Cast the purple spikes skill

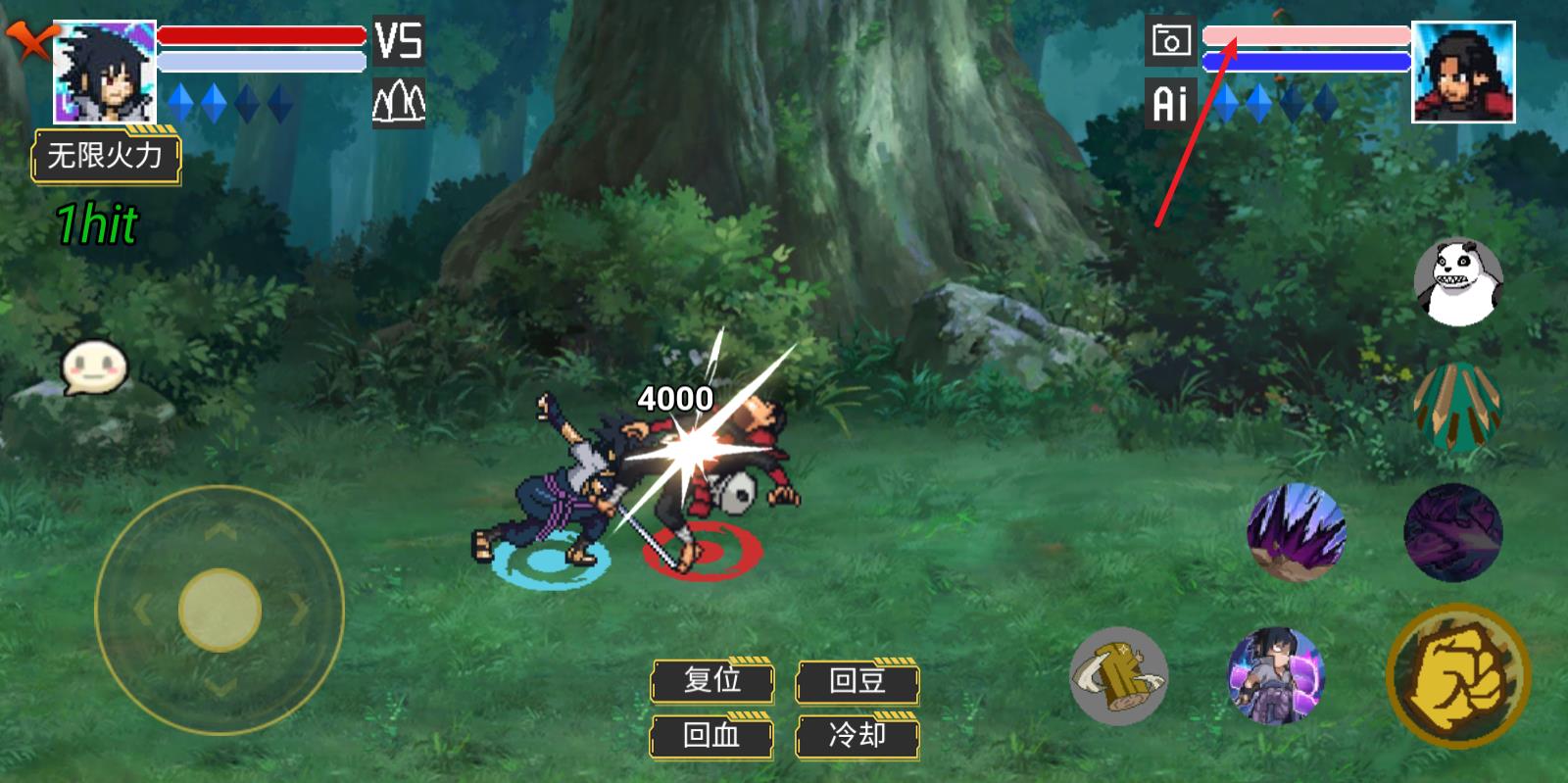coord(1295,532)
